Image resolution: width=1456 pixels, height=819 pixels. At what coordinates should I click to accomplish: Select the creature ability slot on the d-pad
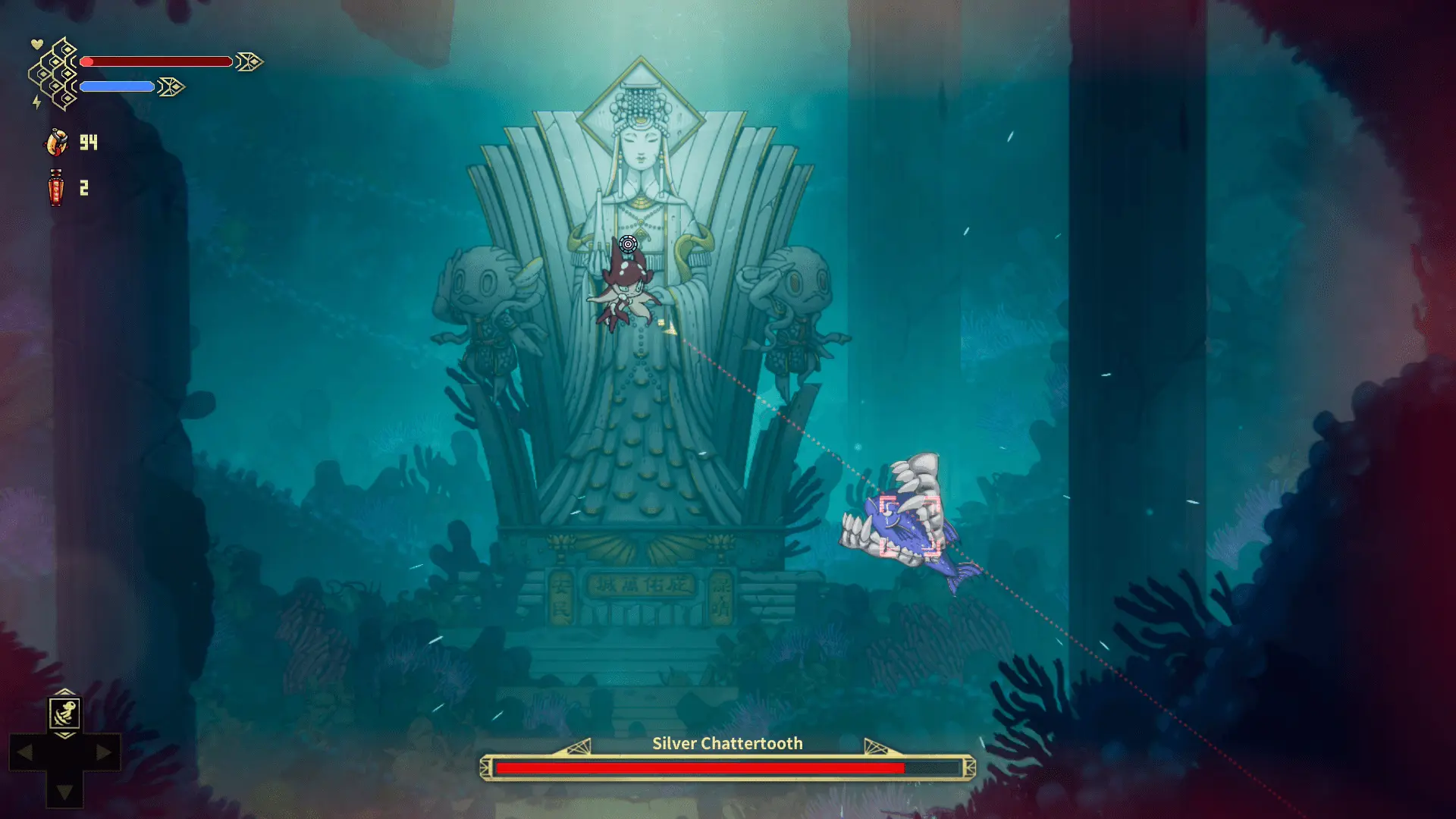point(65,714)
